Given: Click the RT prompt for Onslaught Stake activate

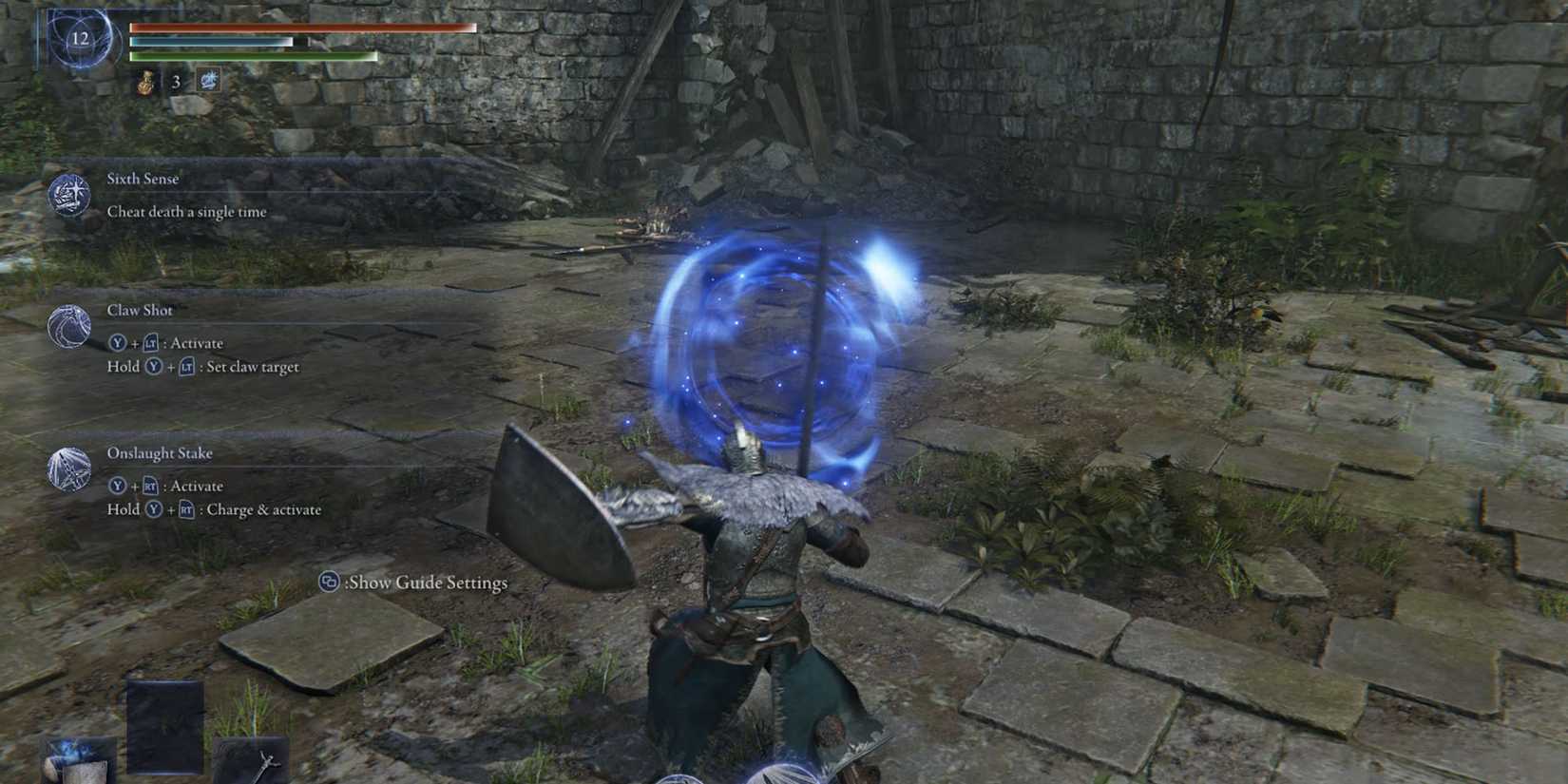Looking at the screenshot, I should (150, 486).
